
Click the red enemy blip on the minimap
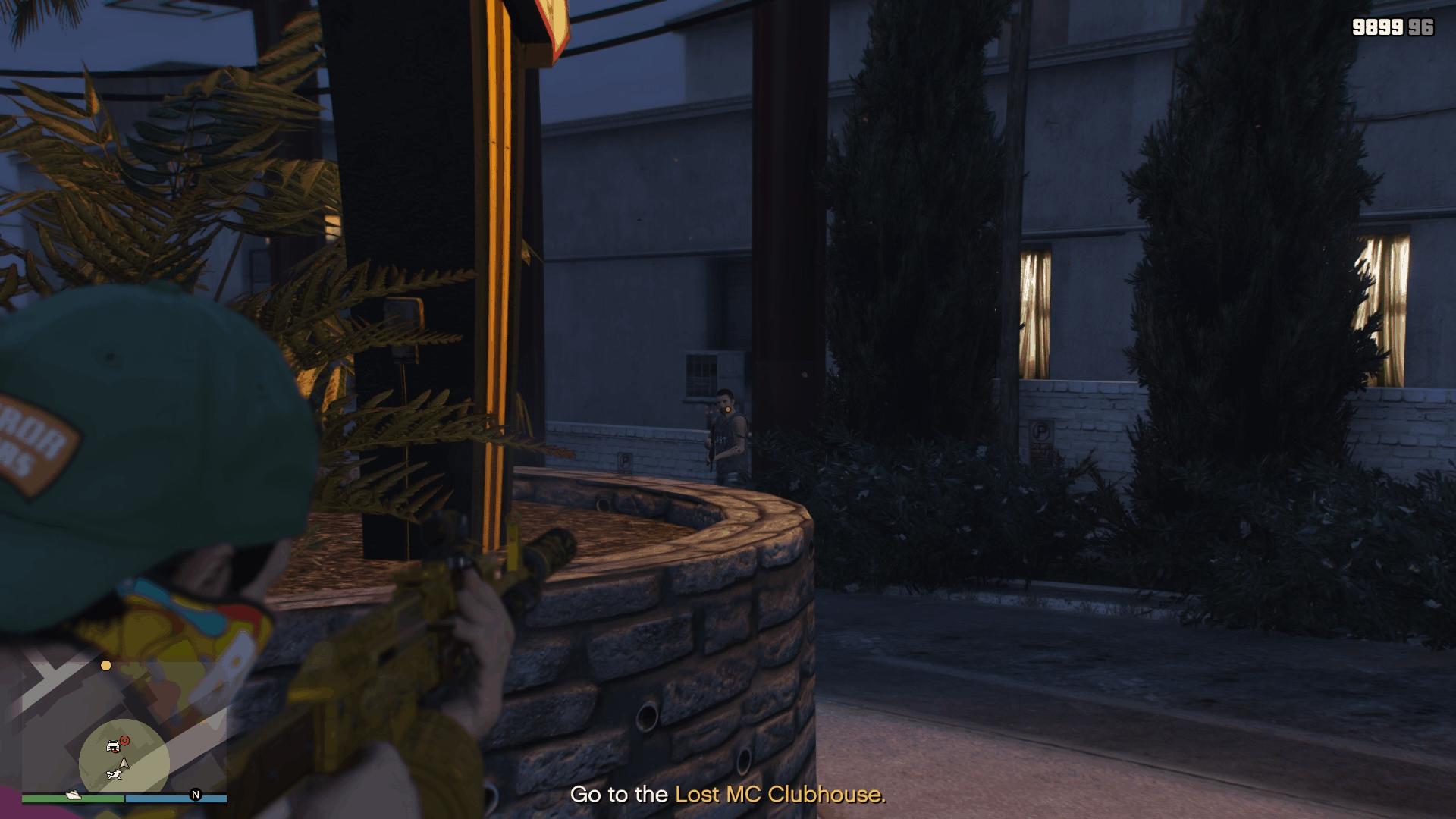(x=124, y=741)
